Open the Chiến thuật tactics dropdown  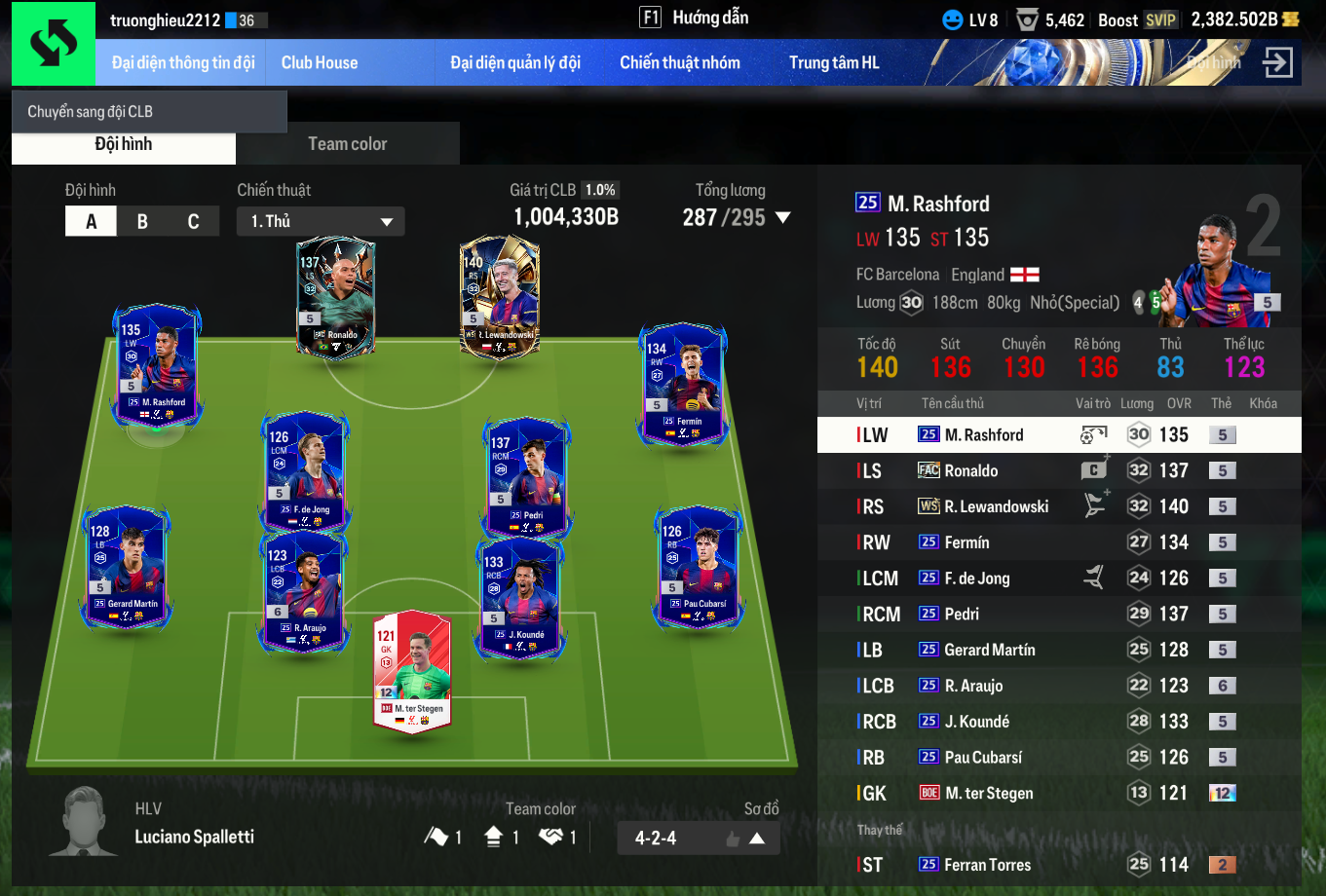[x=321, y=222]
